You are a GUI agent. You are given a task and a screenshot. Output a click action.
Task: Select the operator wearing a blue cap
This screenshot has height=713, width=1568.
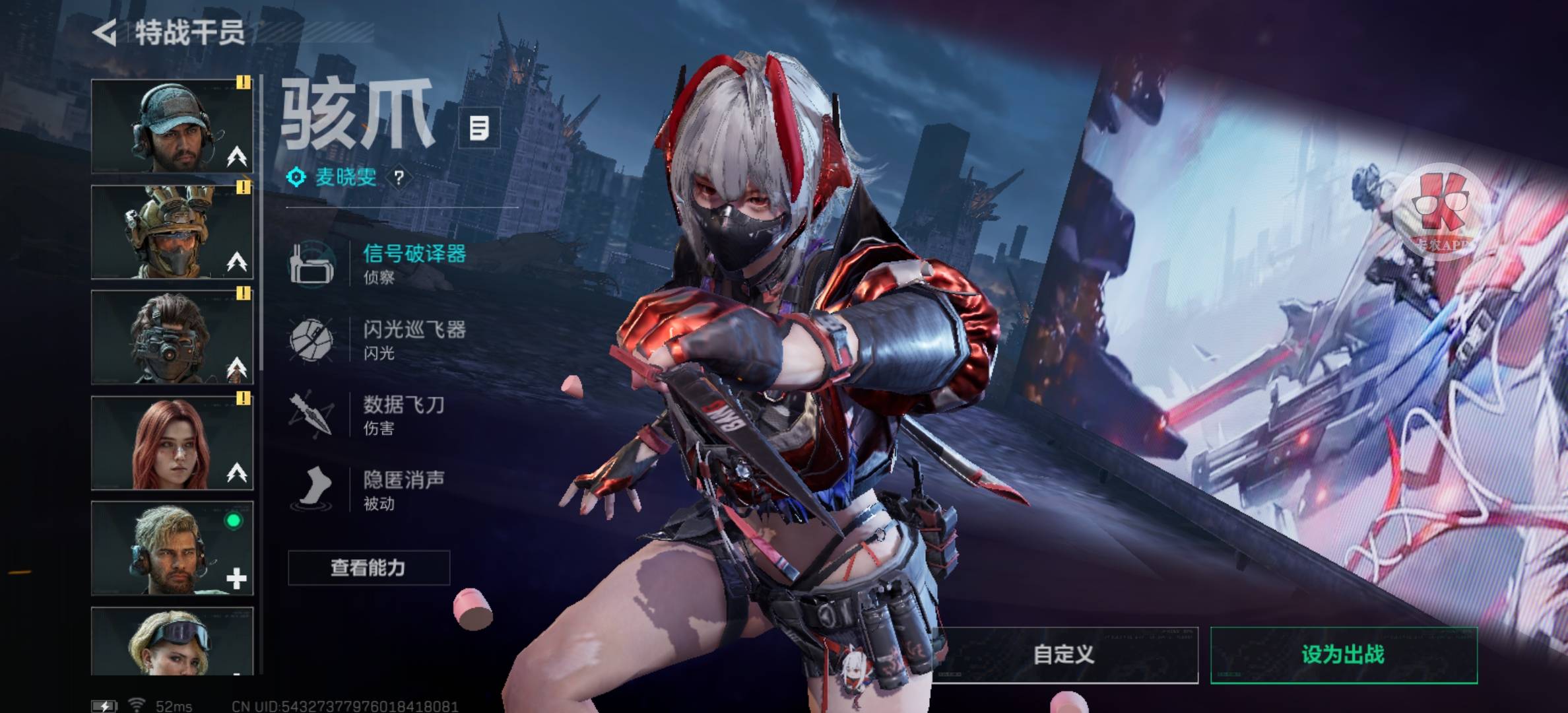tap(172, 126)
